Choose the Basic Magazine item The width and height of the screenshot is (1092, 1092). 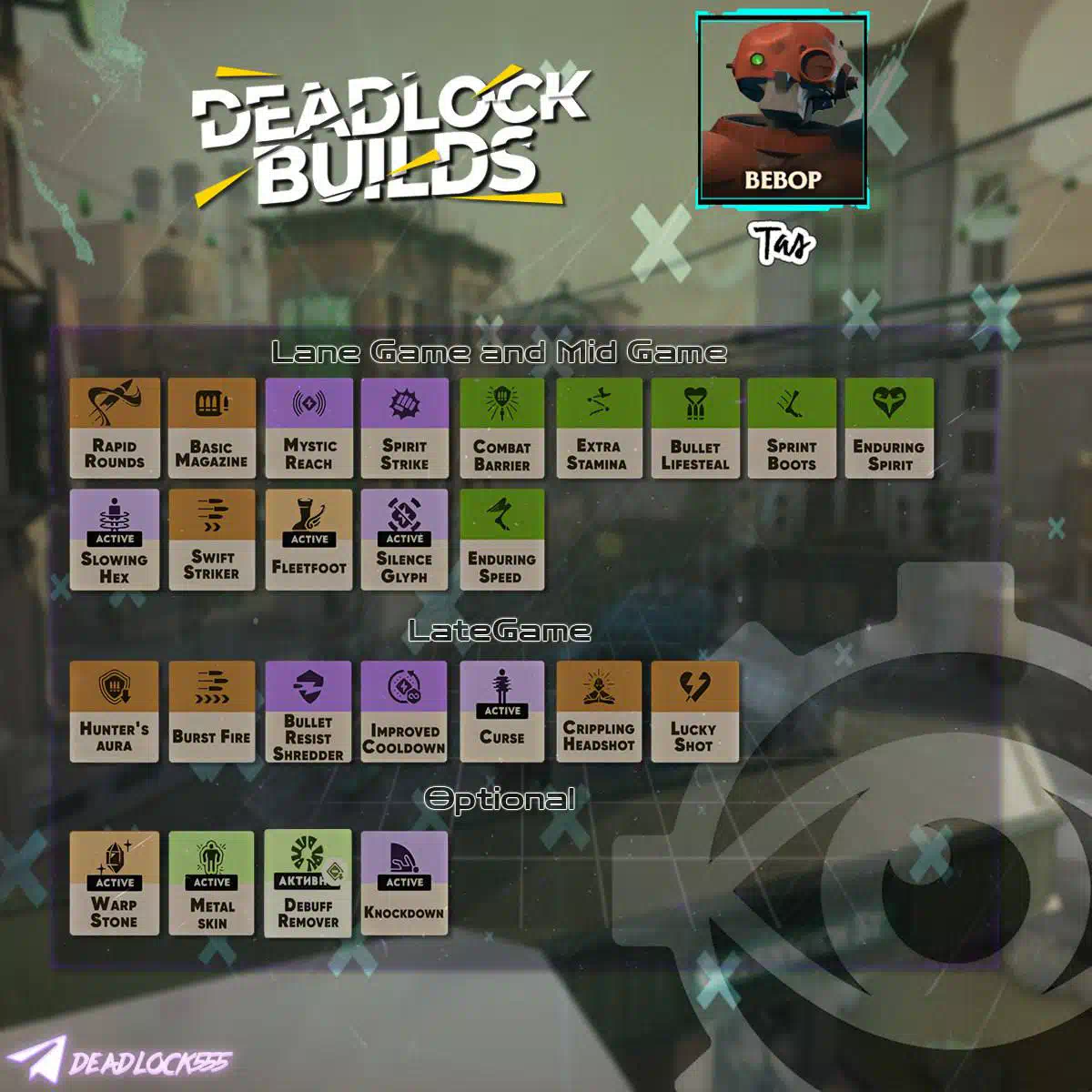211,428
